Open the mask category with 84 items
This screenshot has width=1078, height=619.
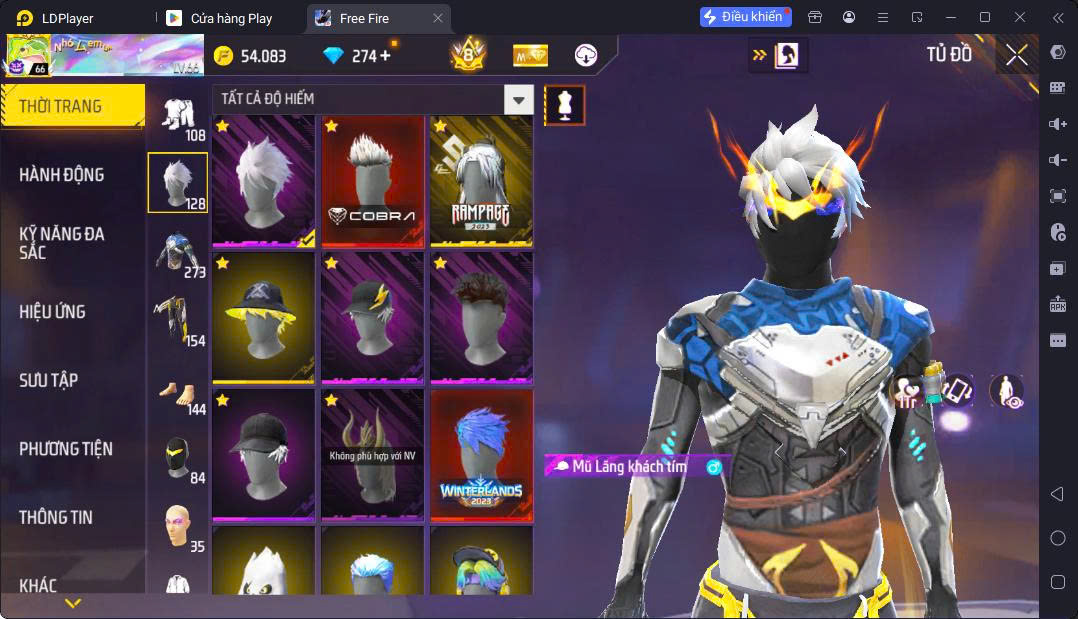[178, 459]
